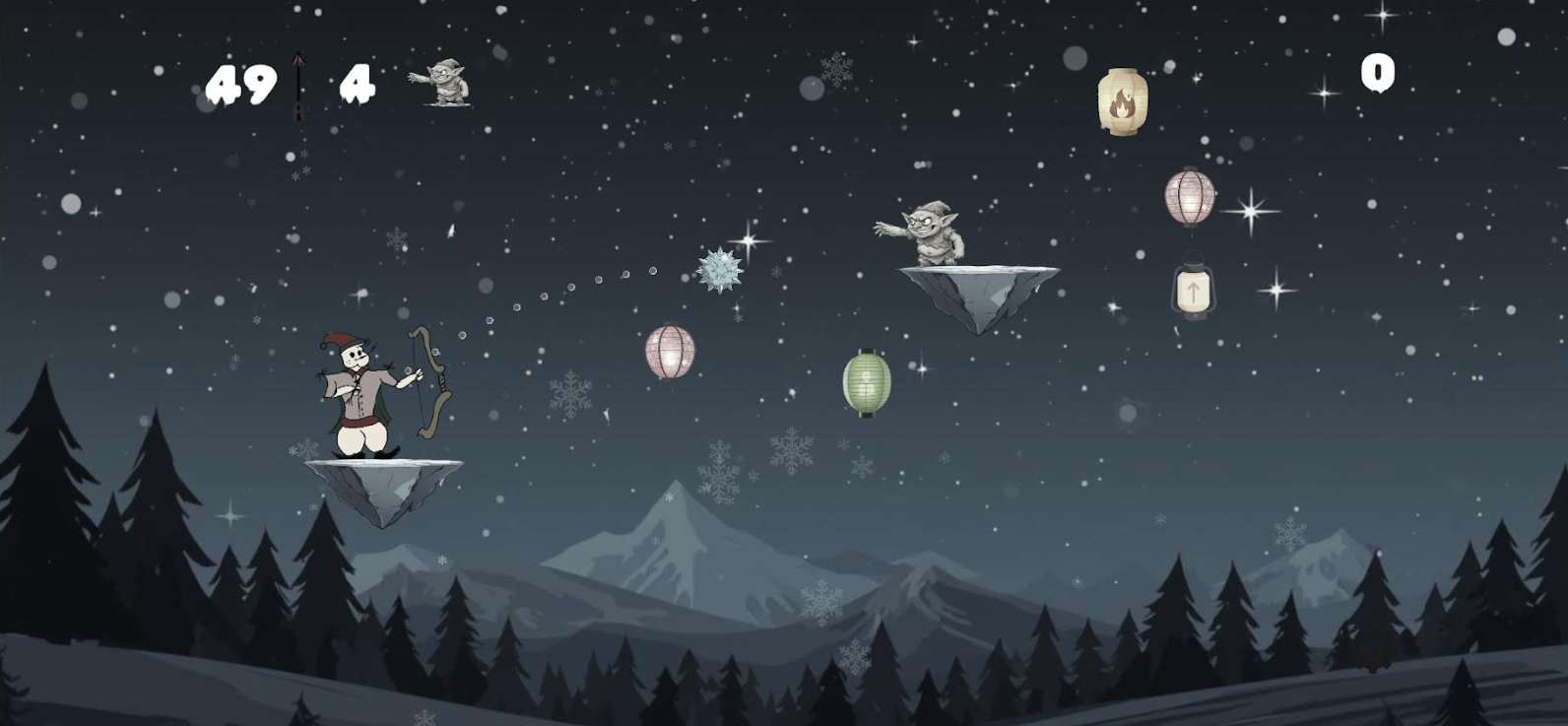
Task: Click the arrow-up lantern power-up
Action: click(1193, 291)
